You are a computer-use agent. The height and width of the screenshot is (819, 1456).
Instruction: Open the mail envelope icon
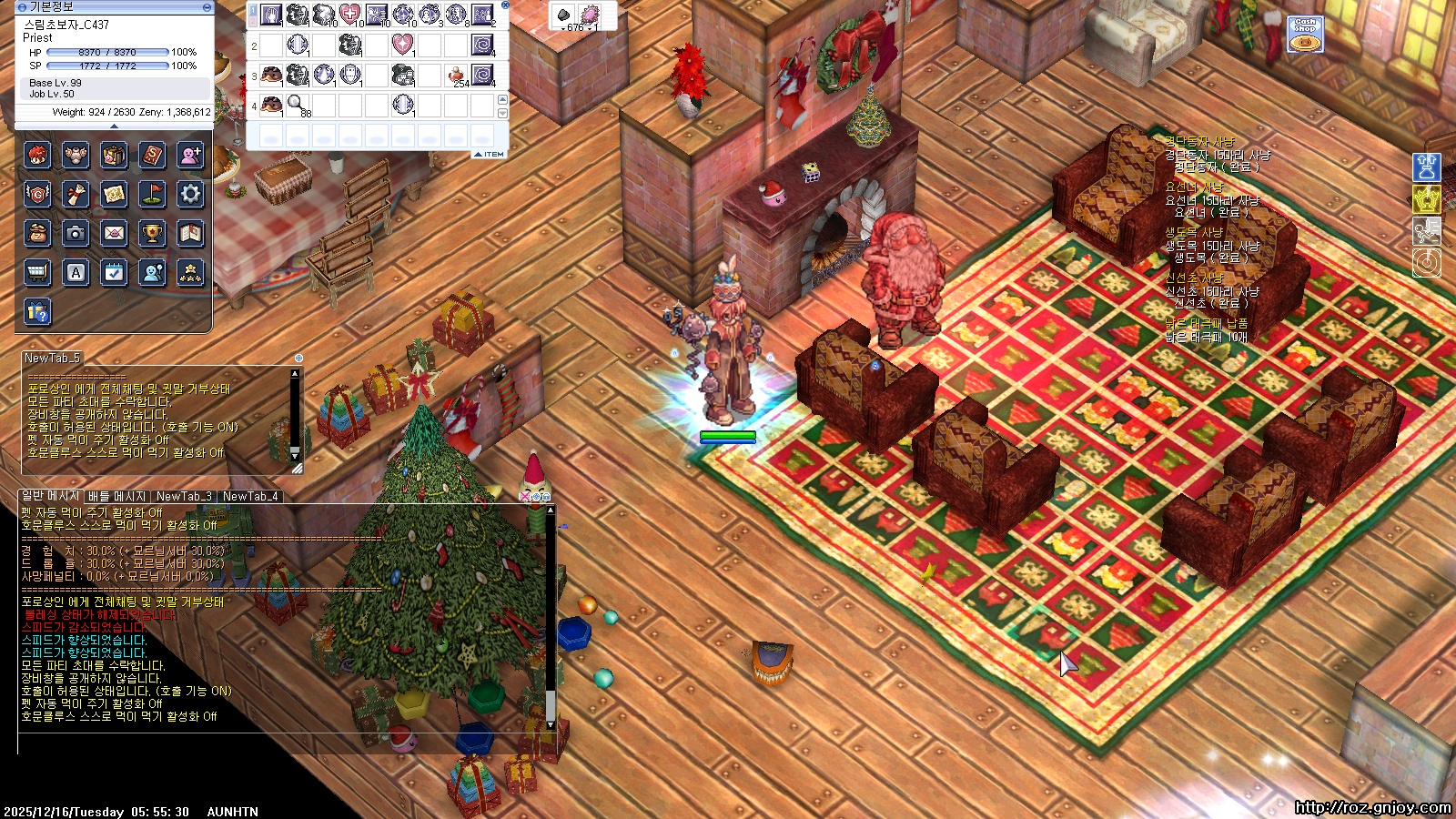coord(114,233)
